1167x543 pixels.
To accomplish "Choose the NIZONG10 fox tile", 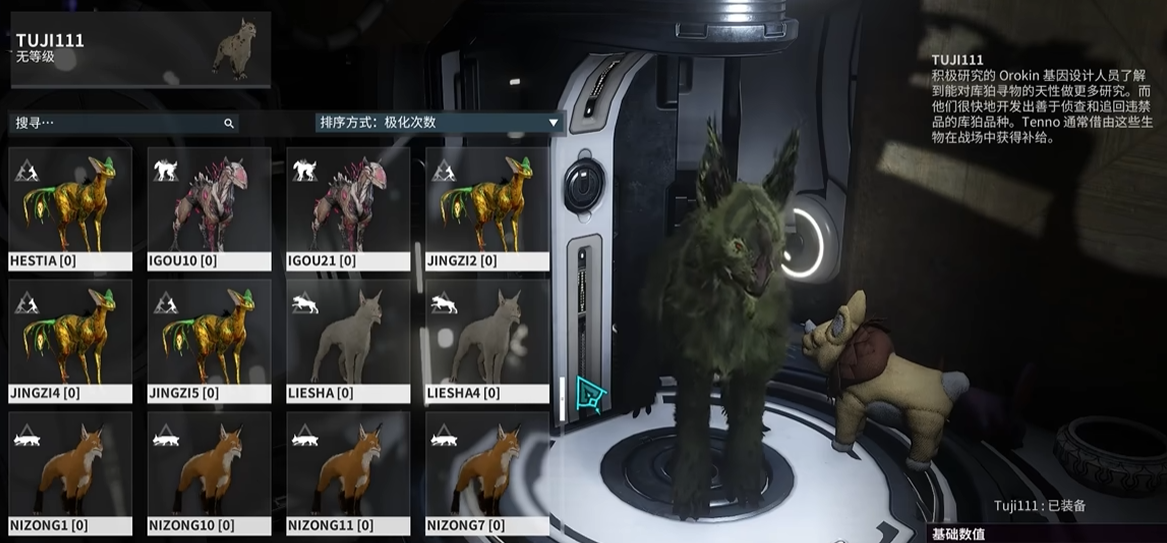I will point(209,473).
